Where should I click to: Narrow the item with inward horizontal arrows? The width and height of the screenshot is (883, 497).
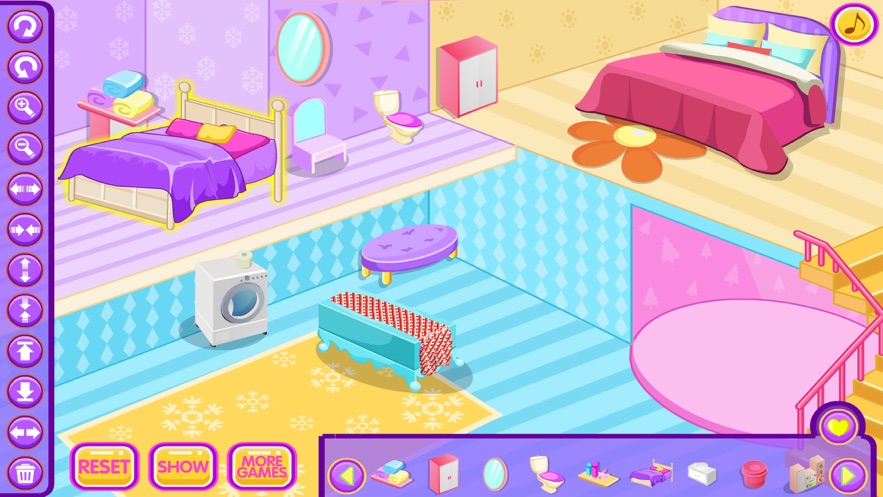[x=24, y=229]
